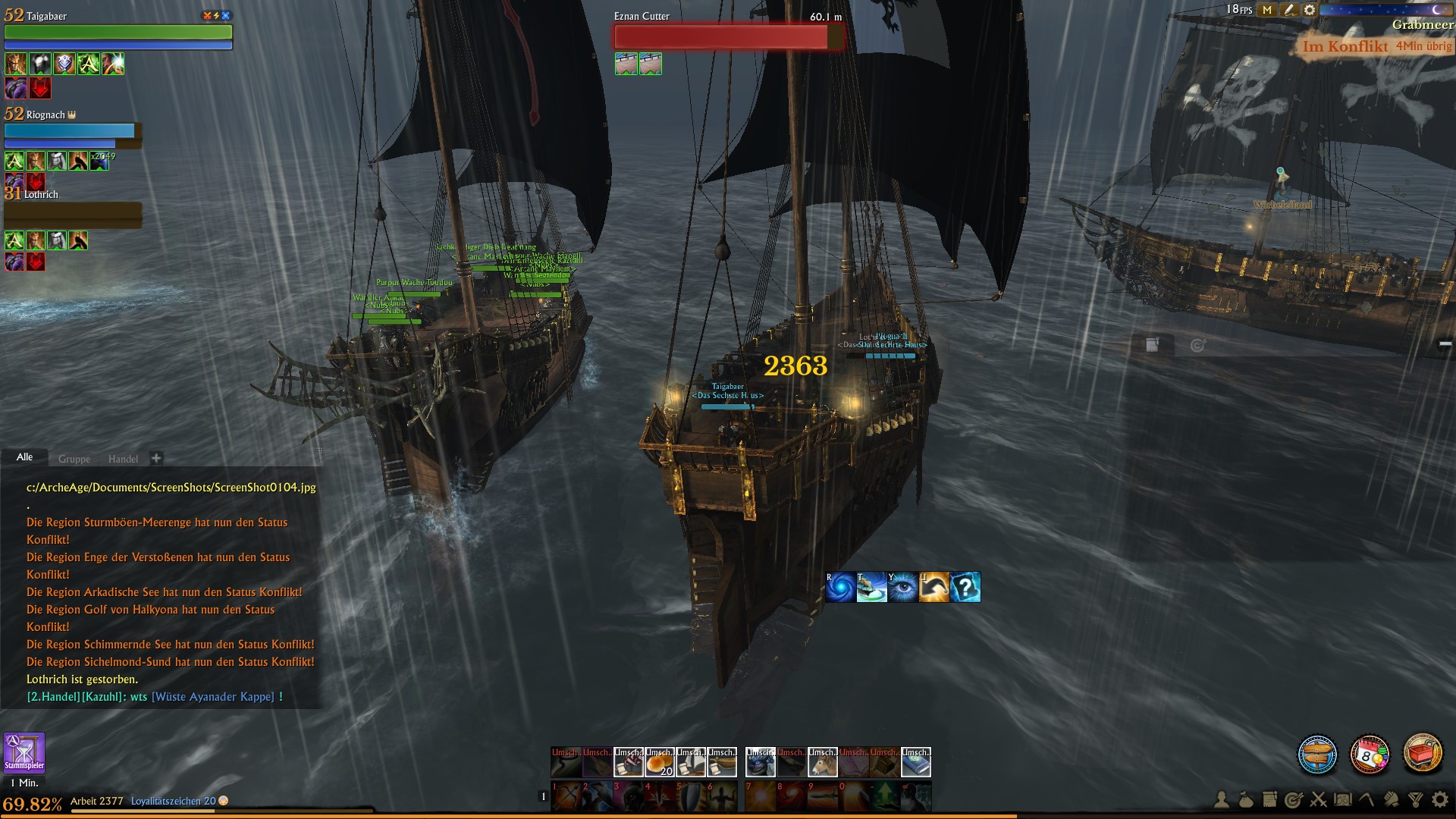
Task: Open the crossed-swords skills icon
Action: (1318, 800)
